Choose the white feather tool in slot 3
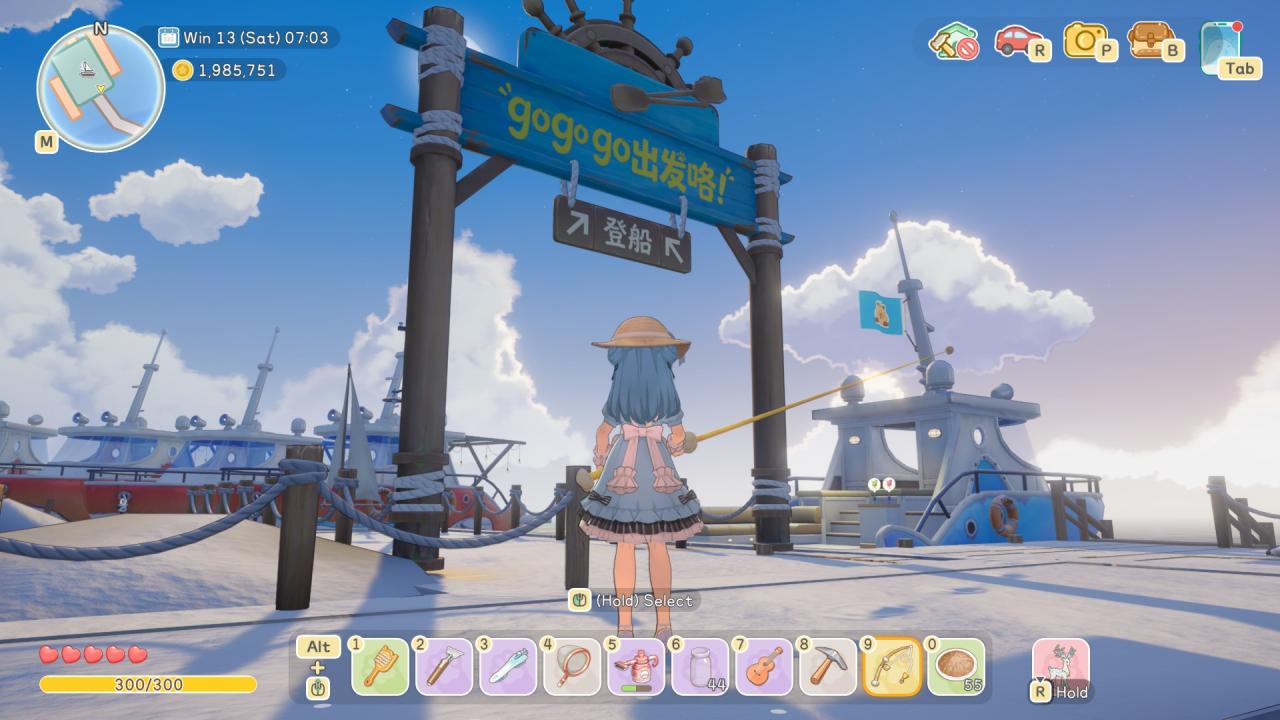 click(508, 666)
